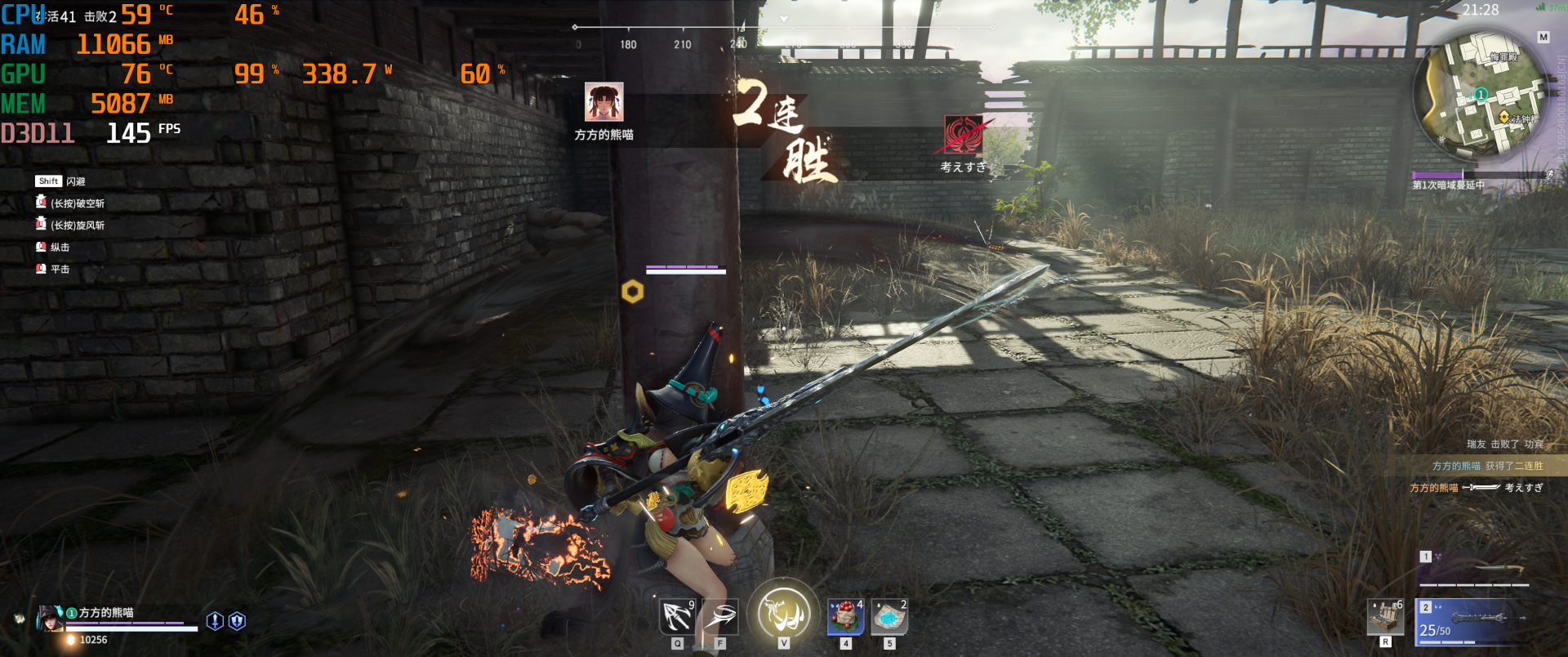Click the M map button beside minimap

(x=1543, y=38)
